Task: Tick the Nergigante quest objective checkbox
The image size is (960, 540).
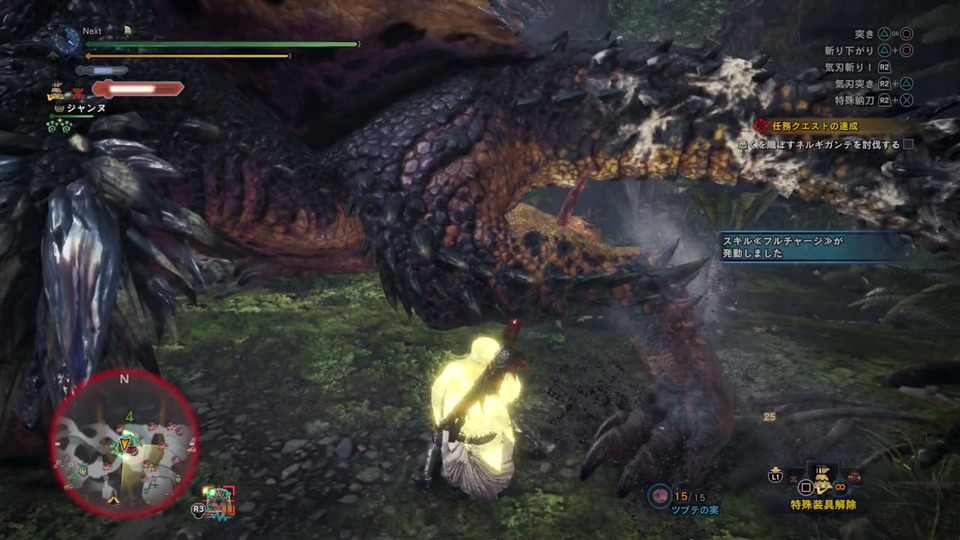Action: point(908,144)
